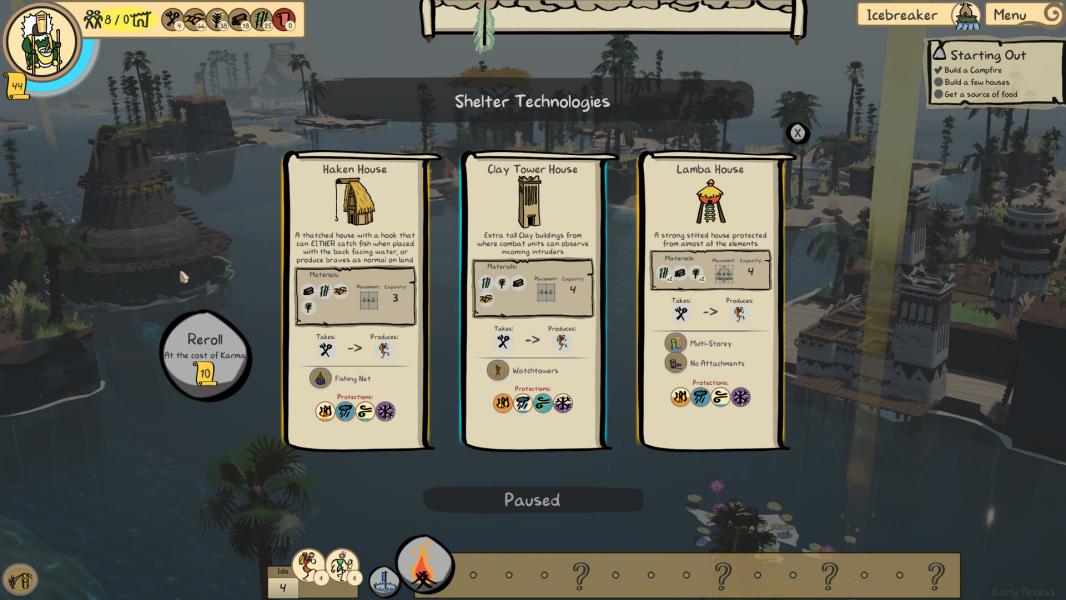Click the campfire icon on the timeline
This screenshot has width=1066, height=600.
424,566
